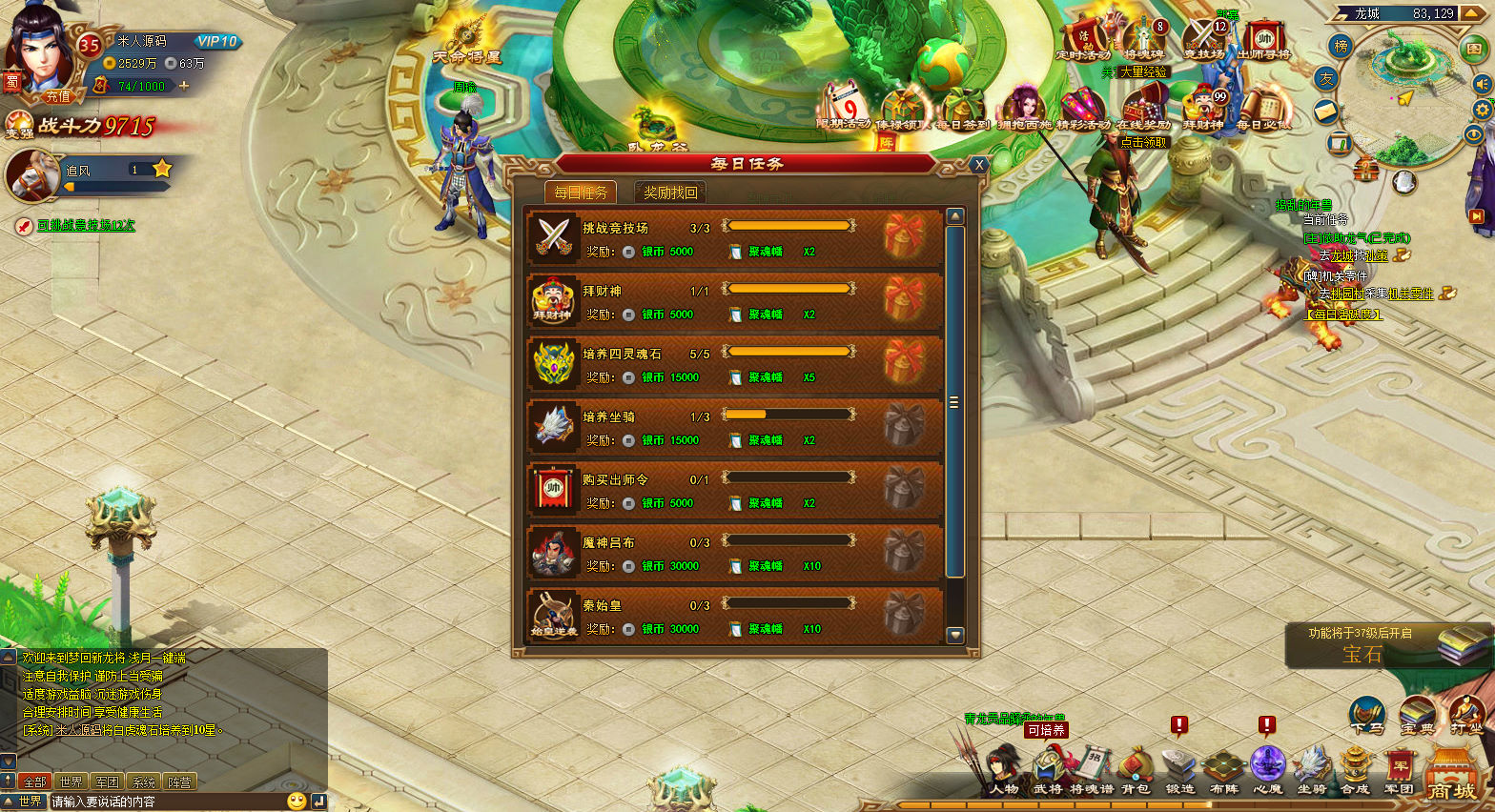Claim the 挑战竞技场 gift box reward
Screen dimensions: 1495x812
pos(903,237)
